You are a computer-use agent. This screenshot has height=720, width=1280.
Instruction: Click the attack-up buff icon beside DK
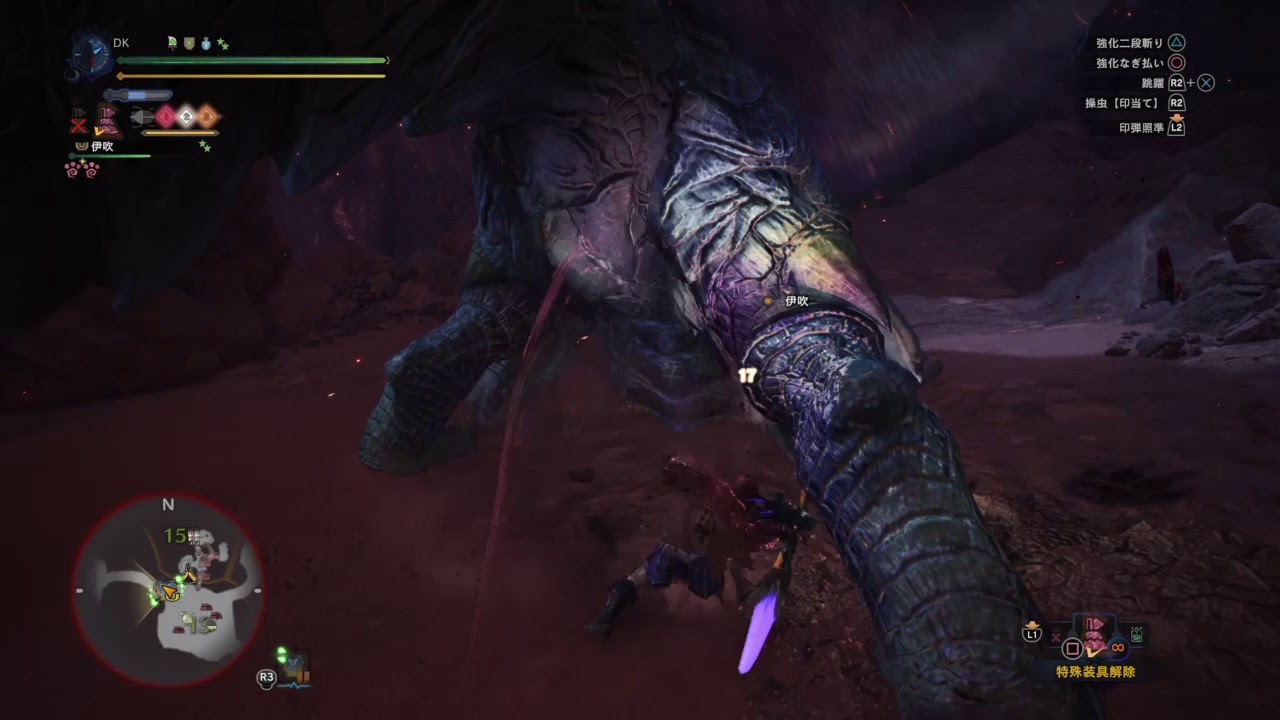pyautogui.click(x=173, y=43)
